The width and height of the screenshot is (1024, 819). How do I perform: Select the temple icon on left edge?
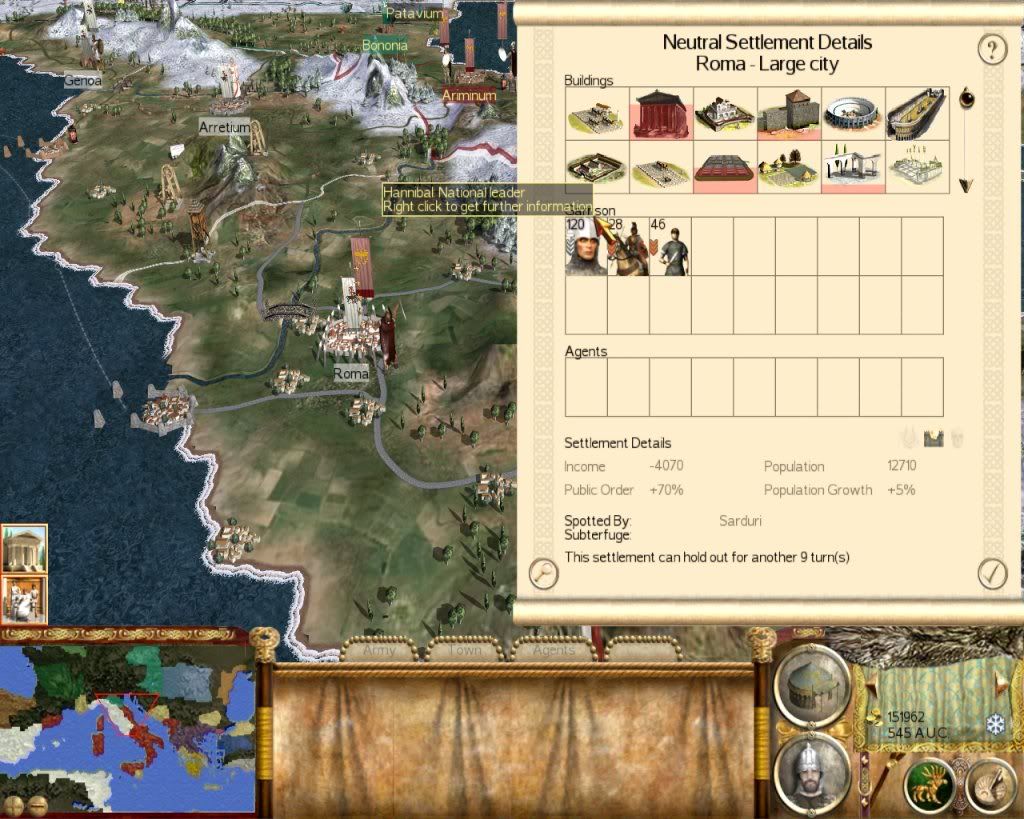click(24, 548)
